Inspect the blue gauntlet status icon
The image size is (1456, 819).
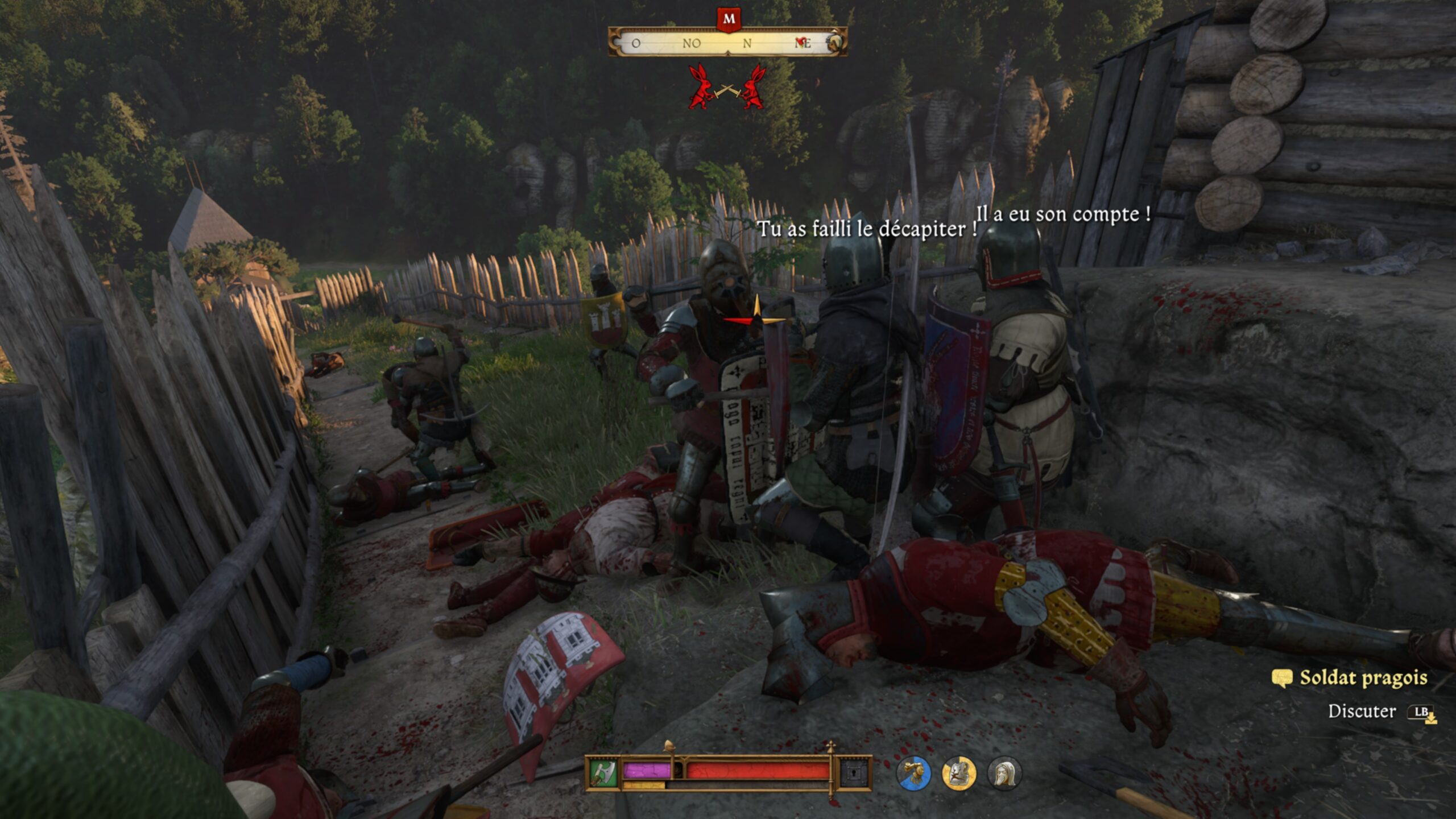[913, 773]
